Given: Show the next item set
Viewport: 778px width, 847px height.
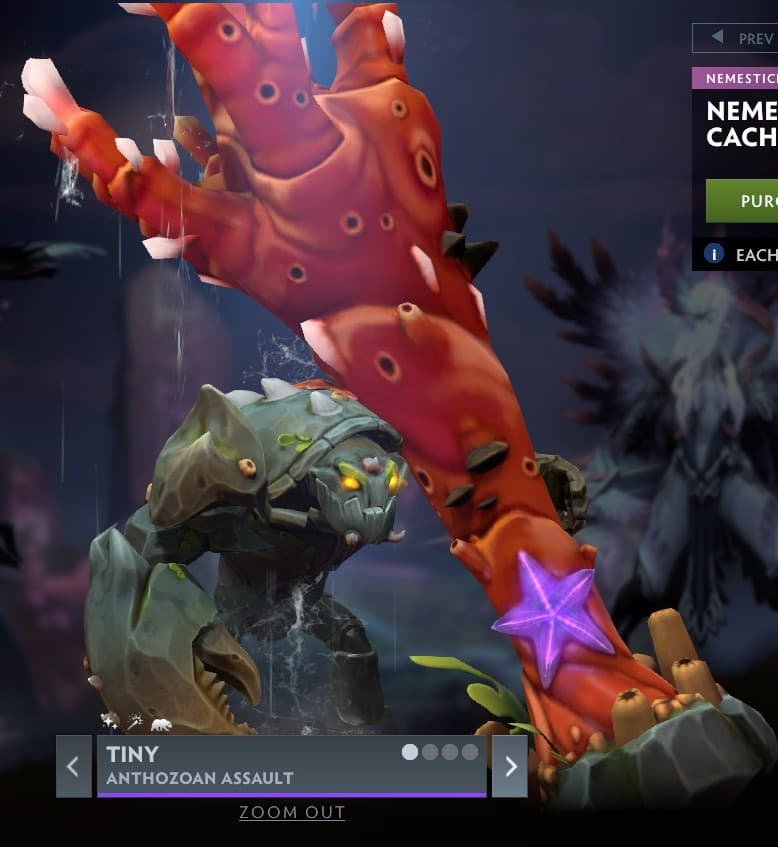Looking at the screenshot, I should [510, 766].
